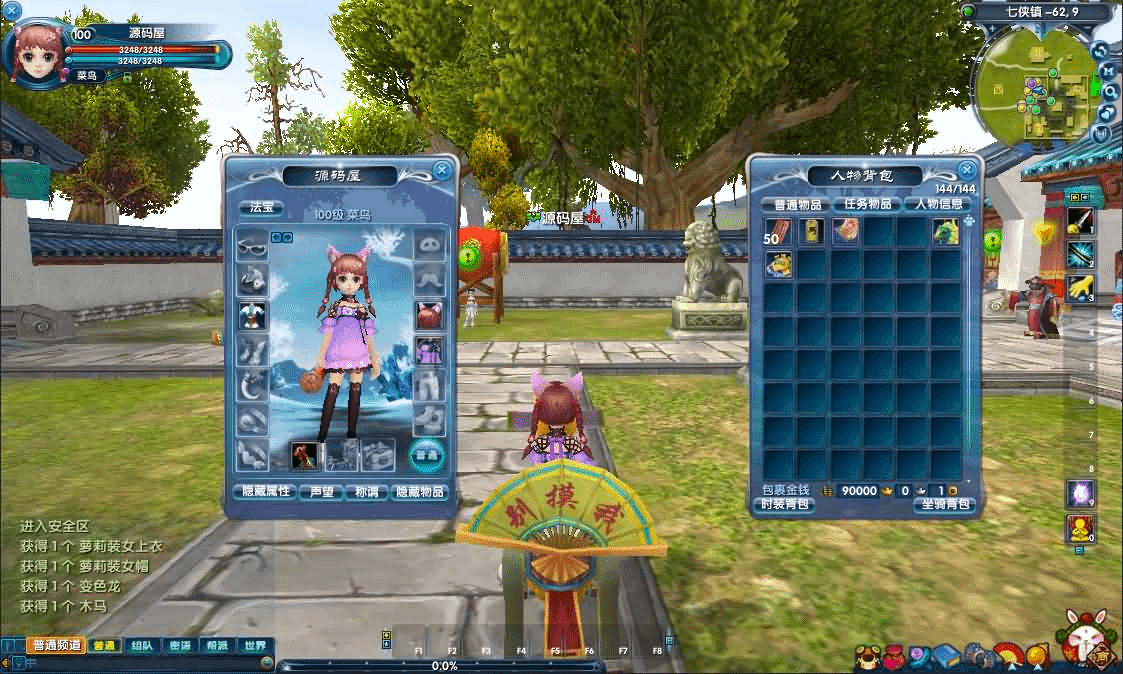The image size is (1123, 674).
Task: Close the 源码屋 character panel
Action: tap(442, 170)
